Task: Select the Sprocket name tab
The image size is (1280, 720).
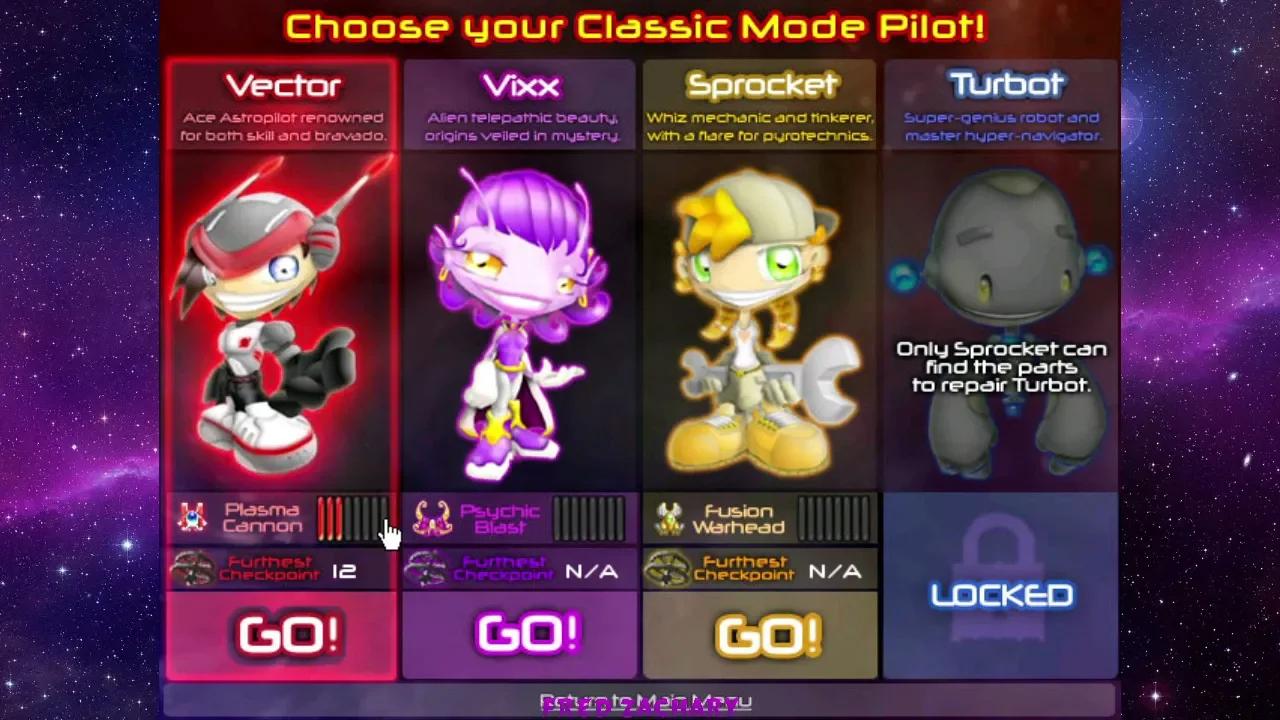Action: click(x=760, y=85)
